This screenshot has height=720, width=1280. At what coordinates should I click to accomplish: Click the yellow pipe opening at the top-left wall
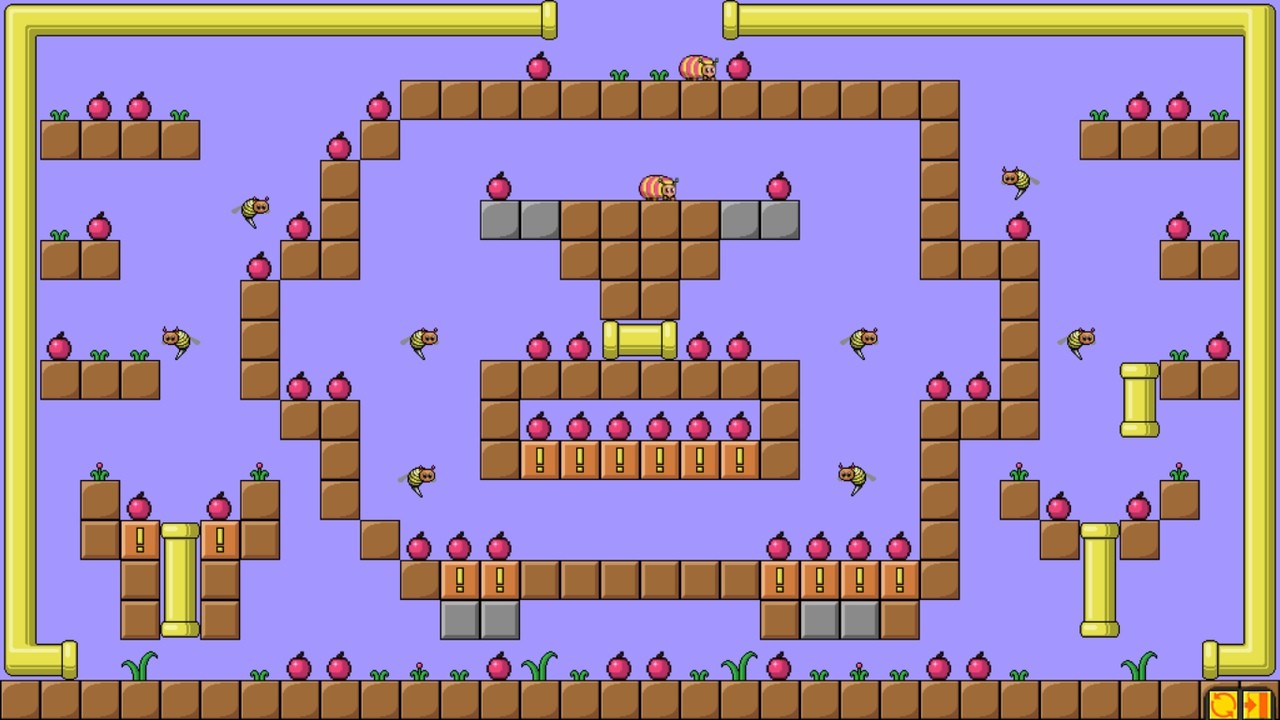[x=547, y=18]
